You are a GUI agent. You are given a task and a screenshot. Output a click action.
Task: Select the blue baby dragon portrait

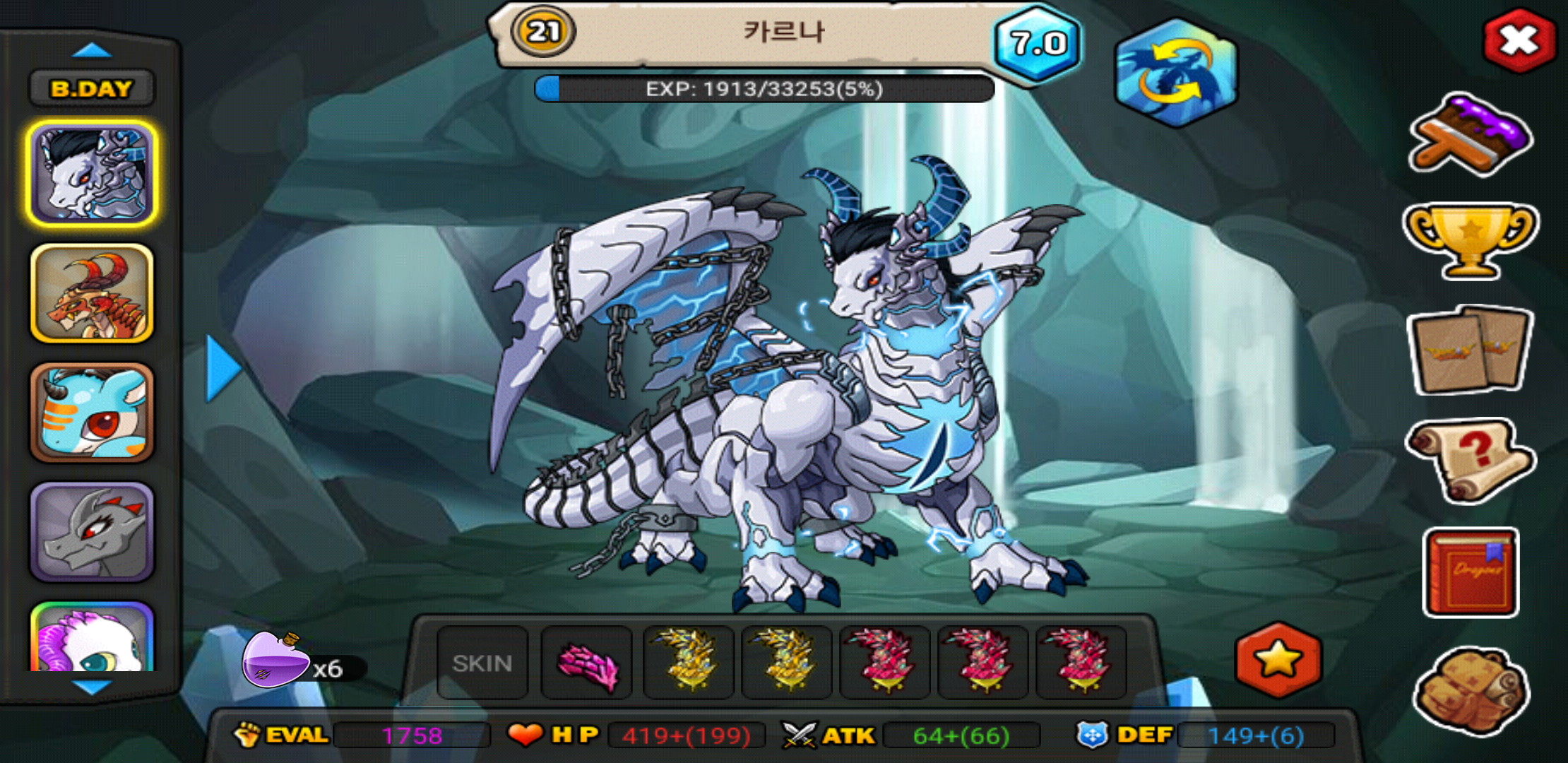pyautogui.click(x=92, y=413)
